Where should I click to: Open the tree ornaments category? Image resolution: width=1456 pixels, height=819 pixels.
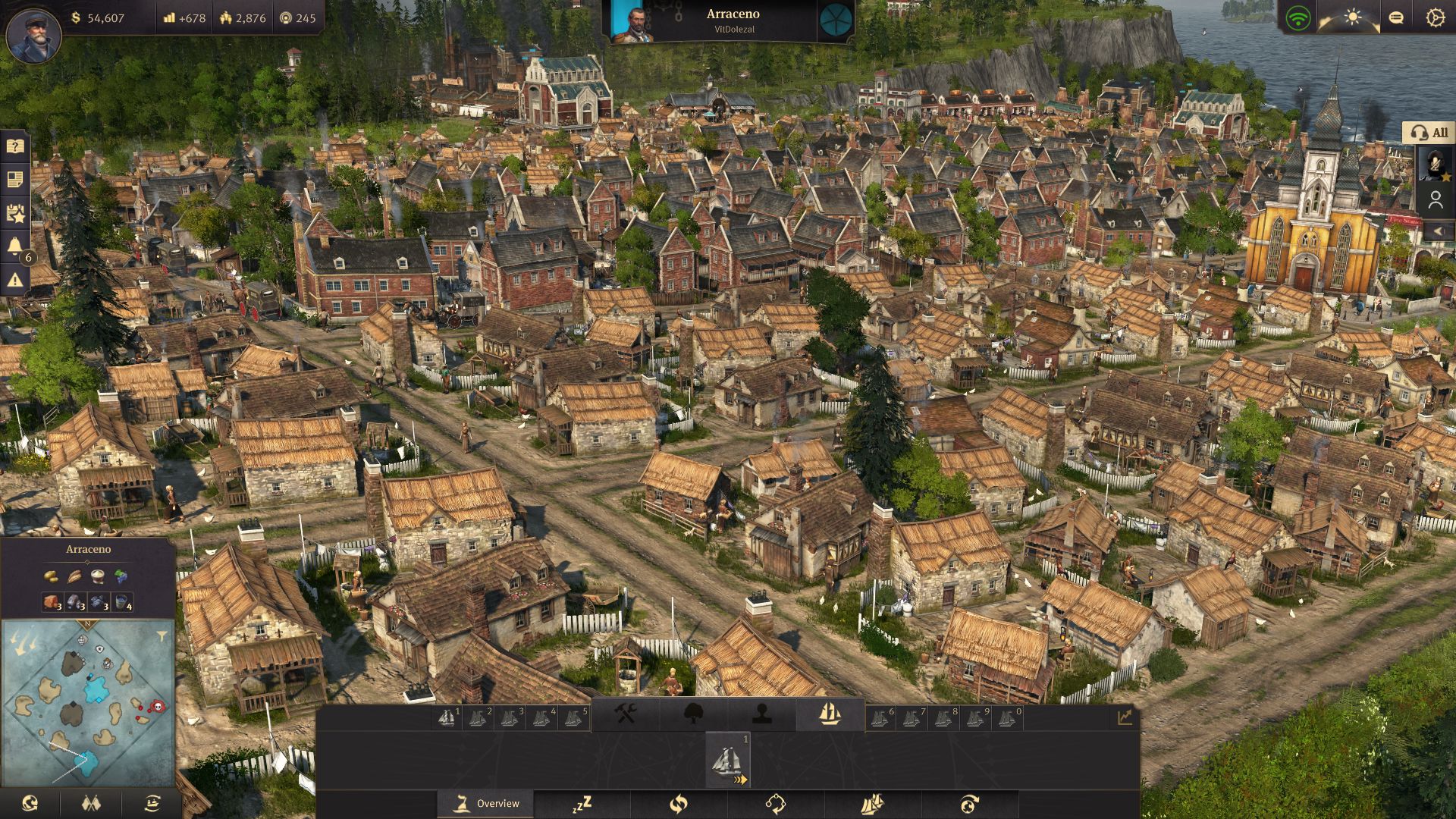coord(694,714)
